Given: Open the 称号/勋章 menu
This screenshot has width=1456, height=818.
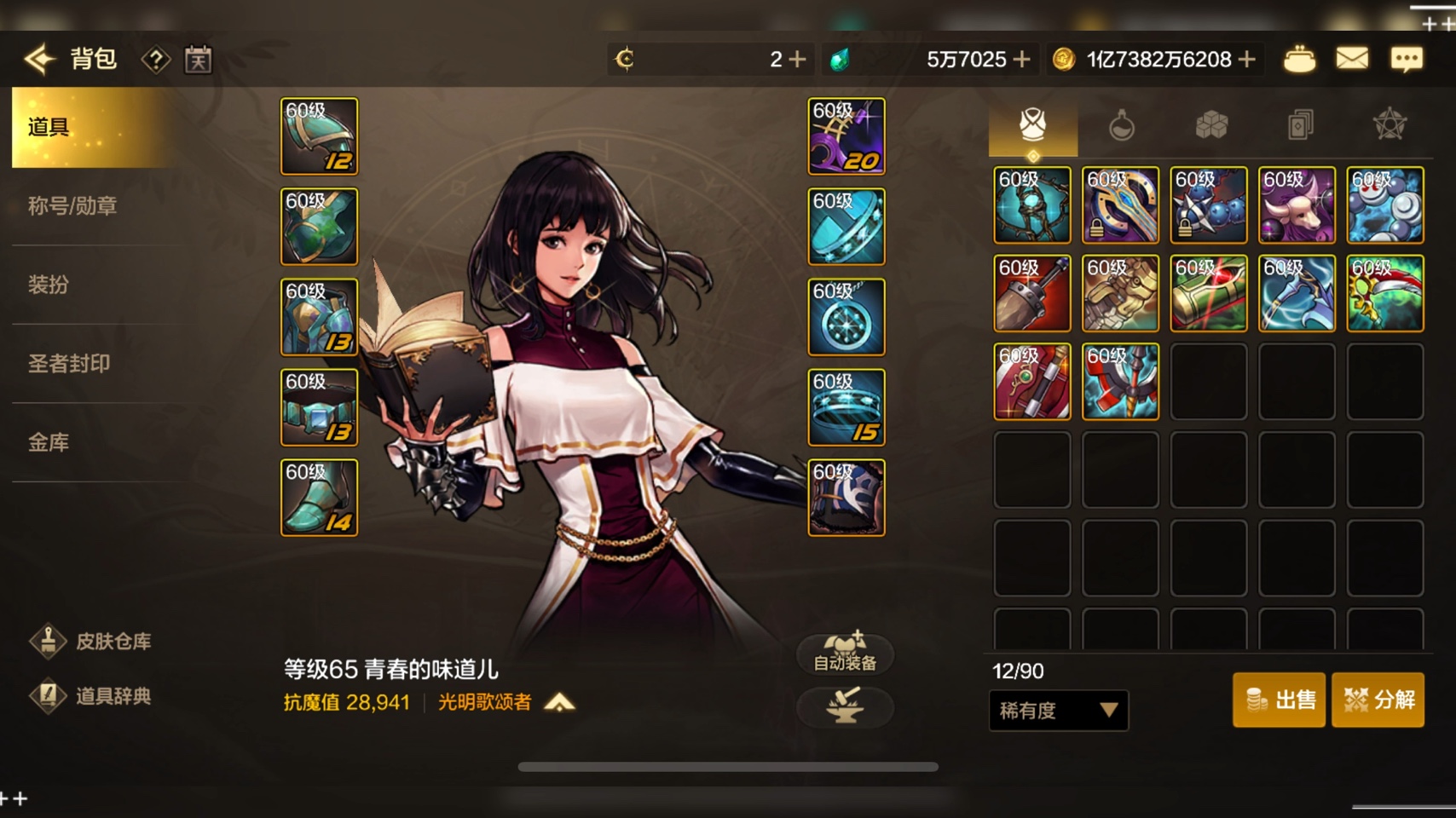Looking at the screenshot, I should tap(72, 206).
